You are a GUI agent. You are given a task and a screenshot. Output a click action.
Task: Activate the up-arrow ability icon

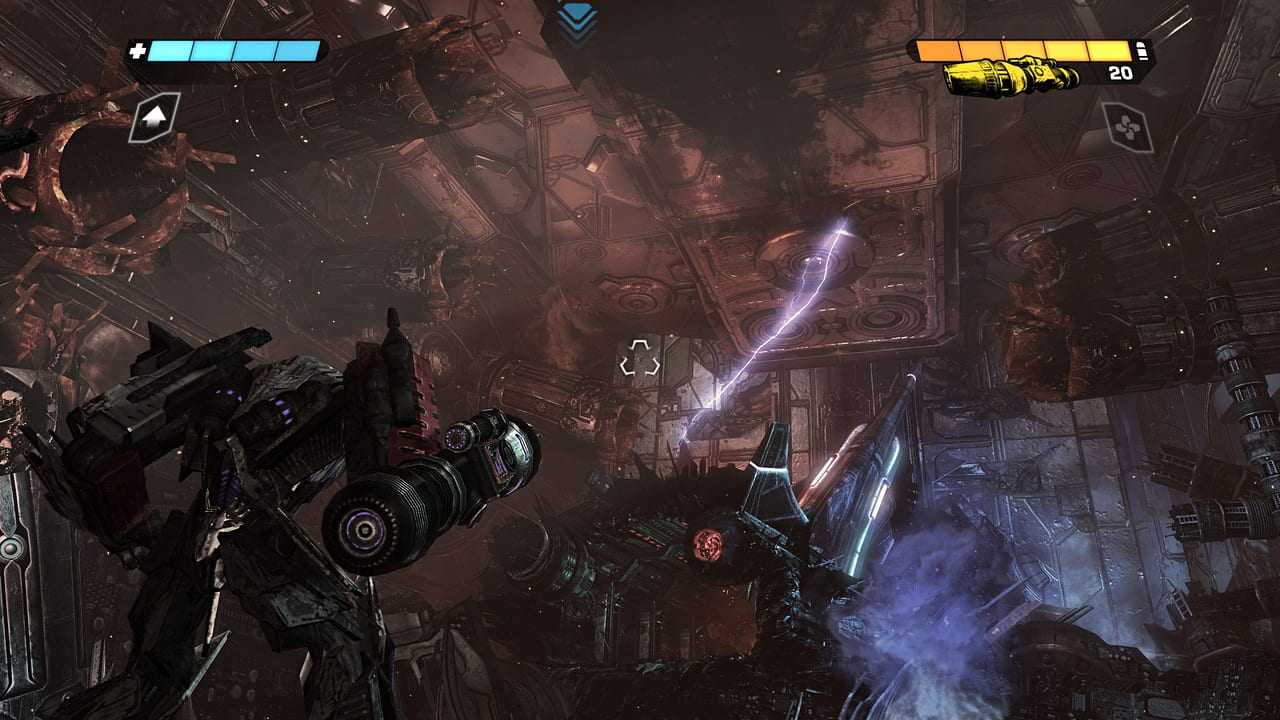(154, 117)
